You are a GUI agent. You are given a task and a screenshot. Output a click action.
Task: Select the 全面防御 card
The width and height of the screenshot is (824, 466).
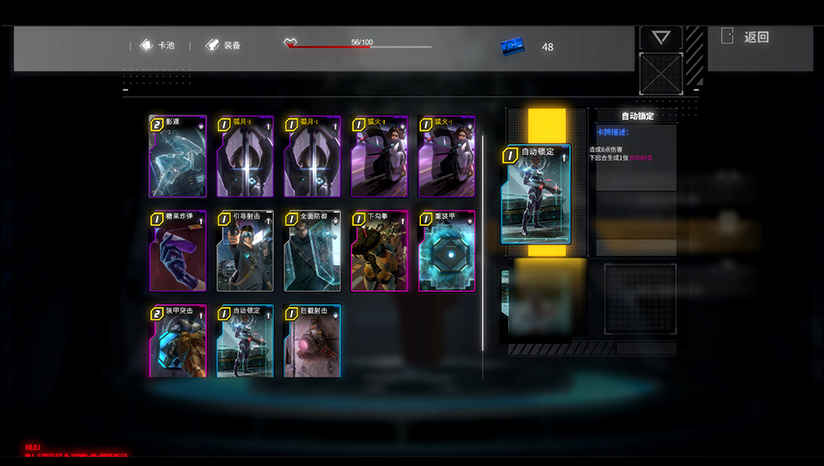[x=312, y=251]
